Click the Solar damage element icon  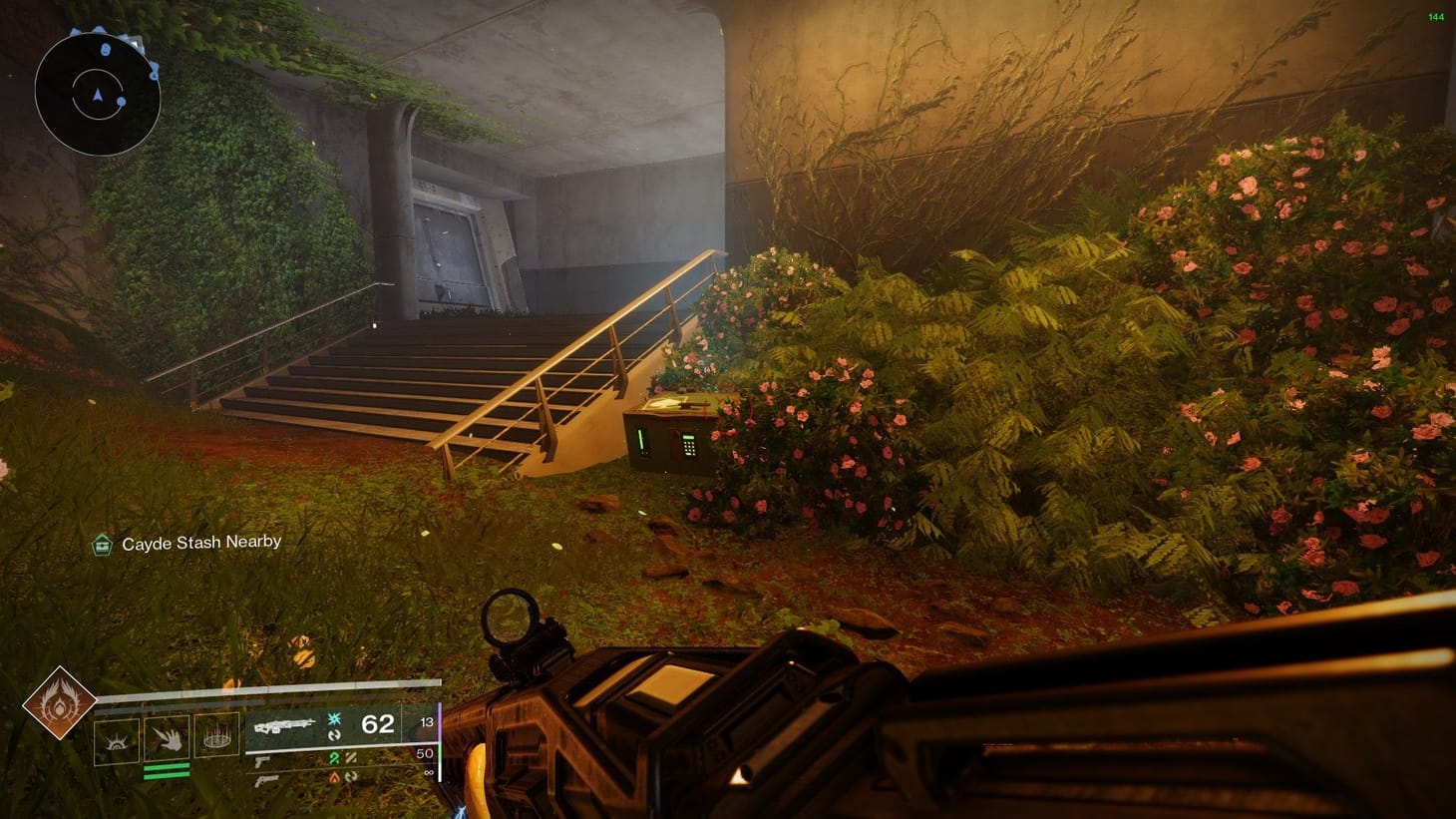(335, 777)
